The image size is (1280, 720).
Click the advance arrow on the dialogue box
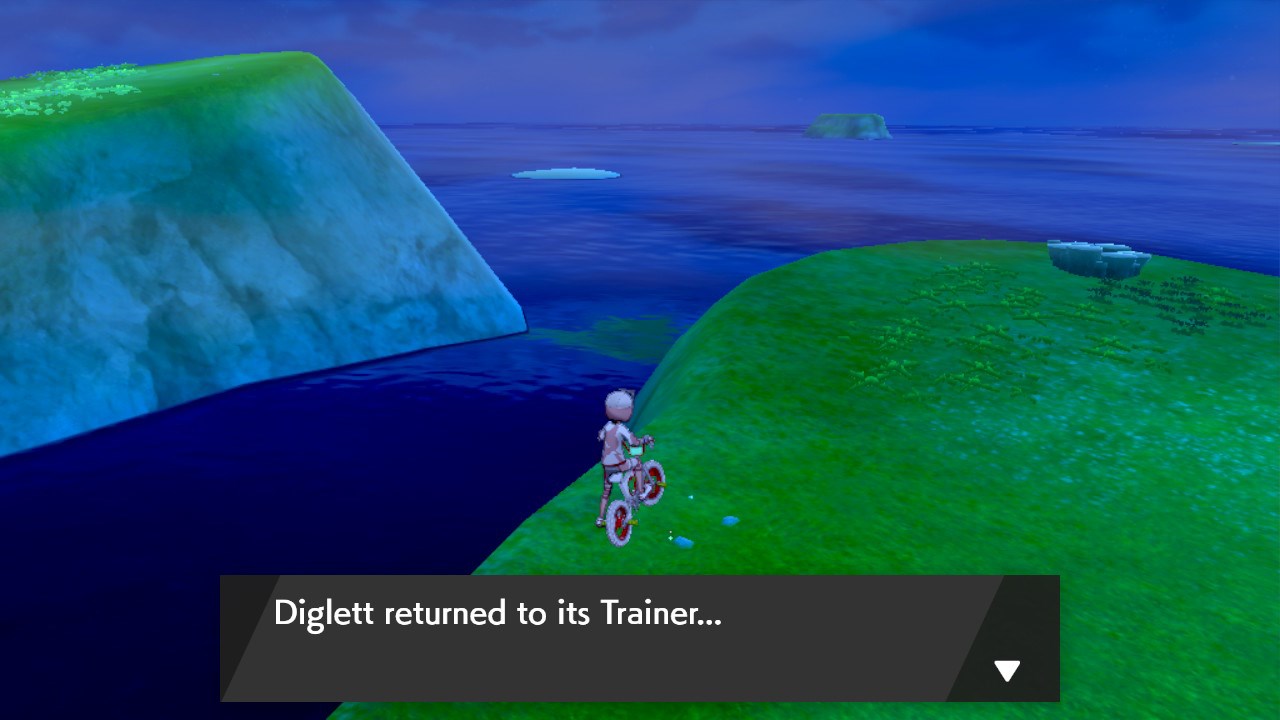click(1005, 670)
